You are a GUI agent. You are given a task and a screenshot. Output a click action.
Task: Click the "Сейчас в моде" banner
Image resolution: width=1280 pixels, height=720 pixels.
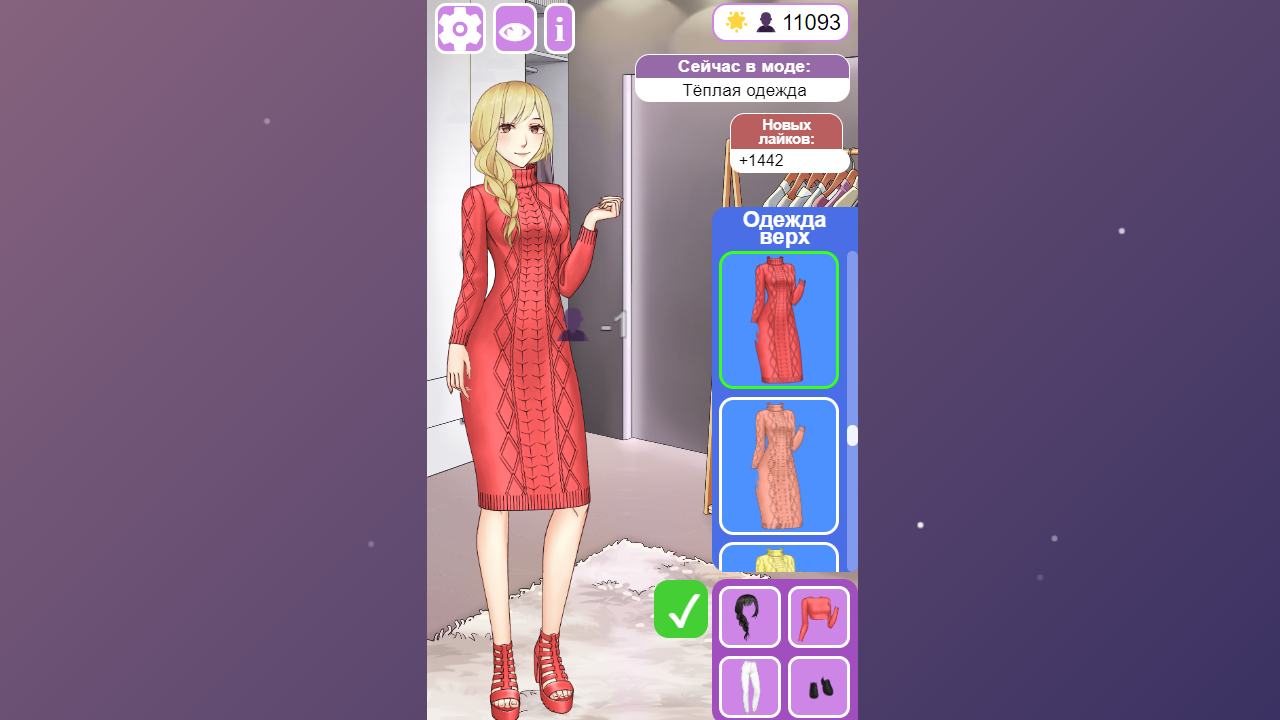click(741, 66)
